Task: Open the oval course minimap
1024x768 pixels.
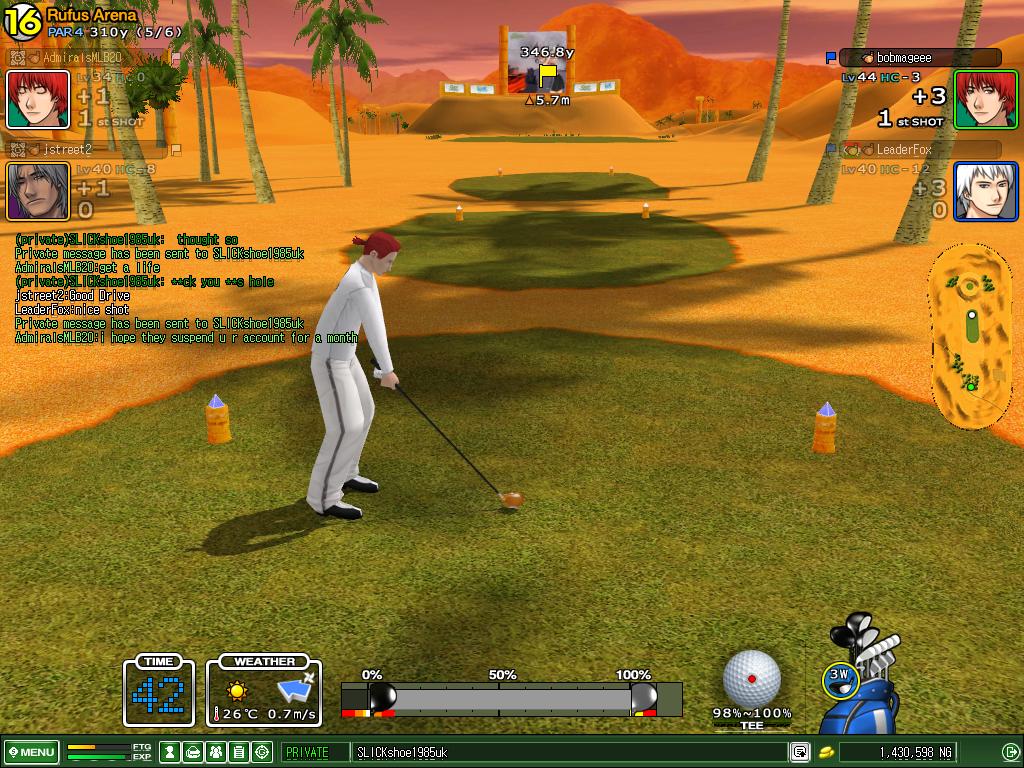Action: pyautogui.click(x=968, y=336)
